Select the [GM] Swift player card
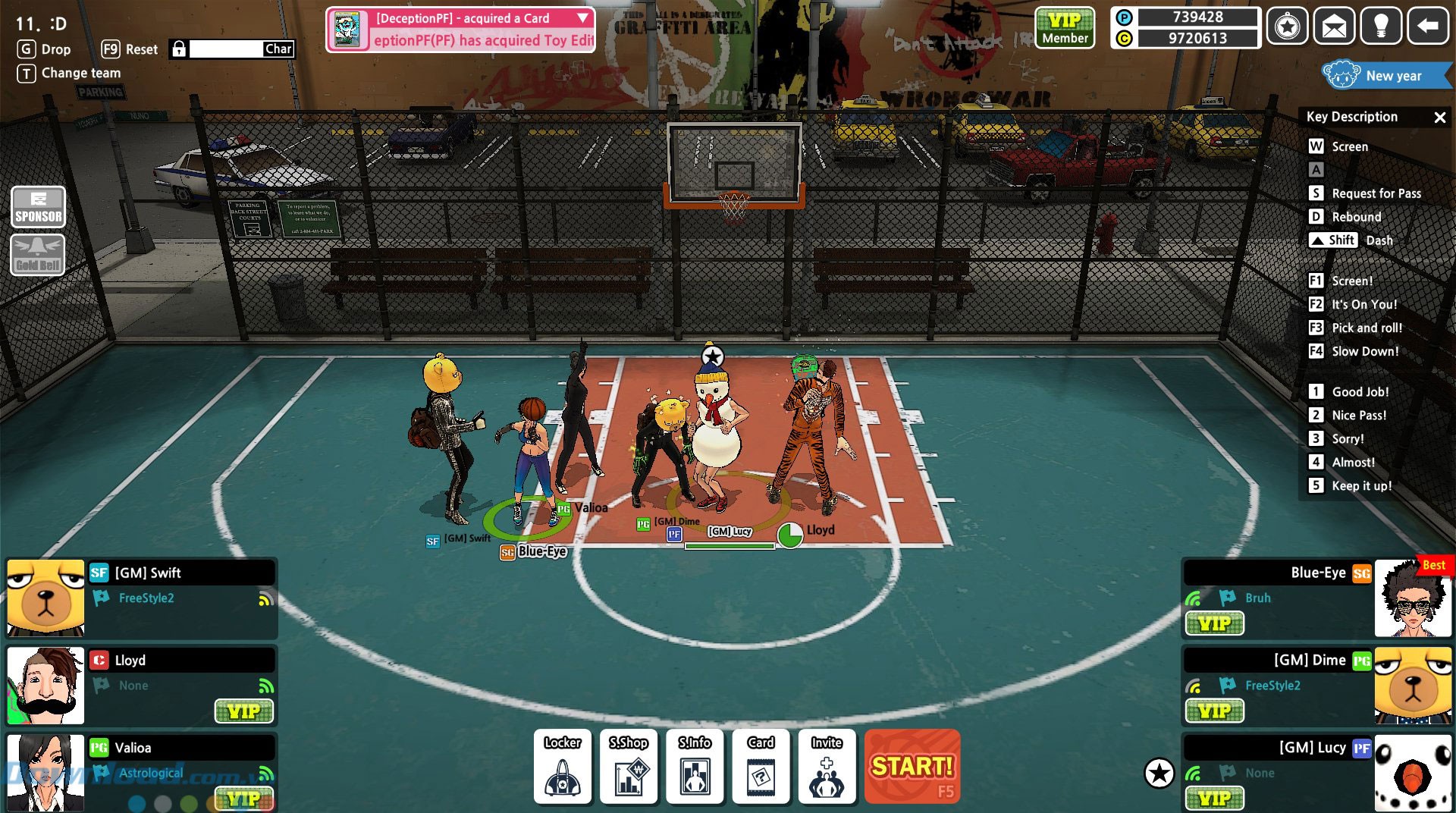 pyautogui.click(x=141, y=598)
